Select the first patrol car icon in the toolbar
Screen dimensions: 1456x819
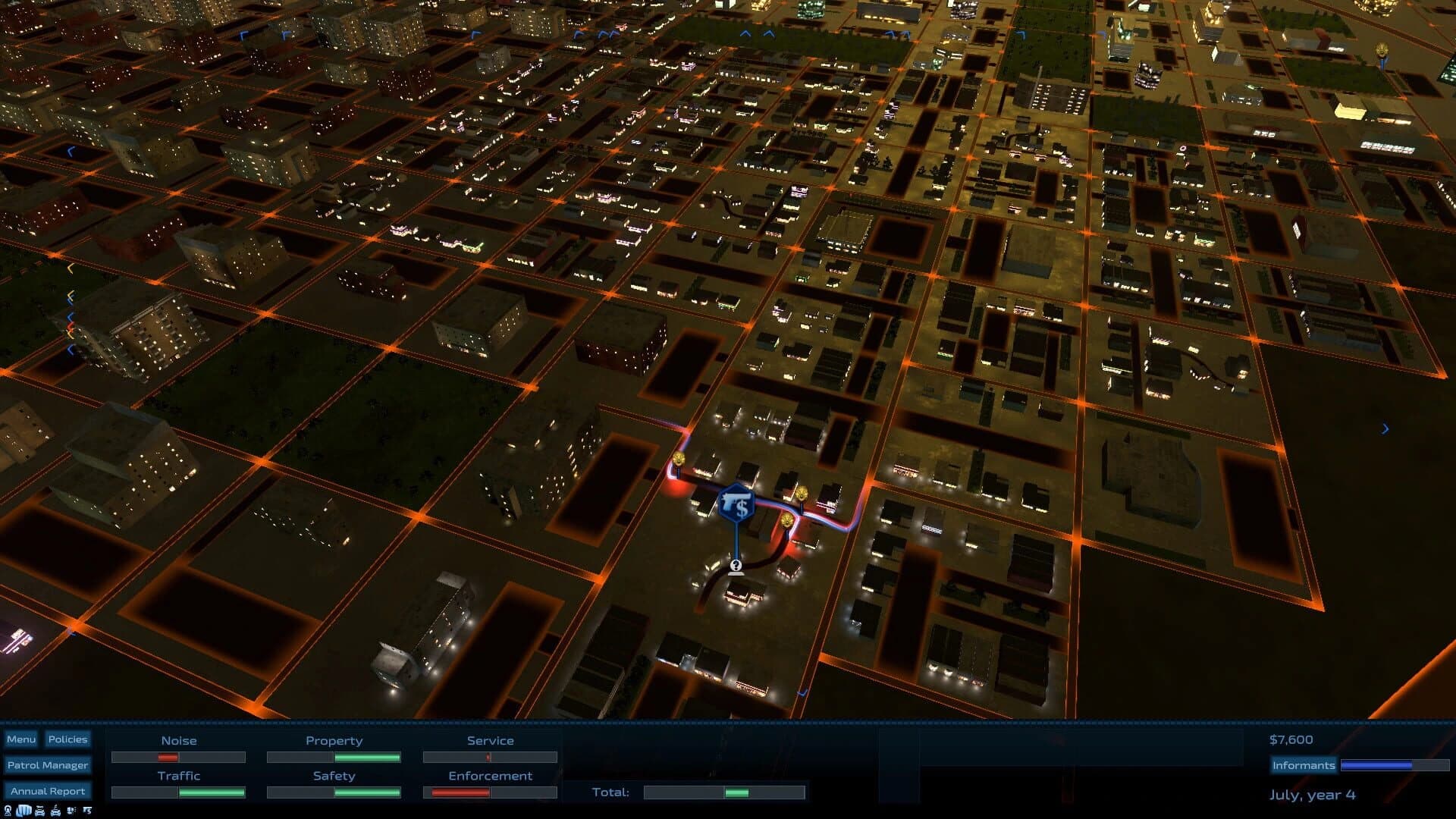point(39,810)
